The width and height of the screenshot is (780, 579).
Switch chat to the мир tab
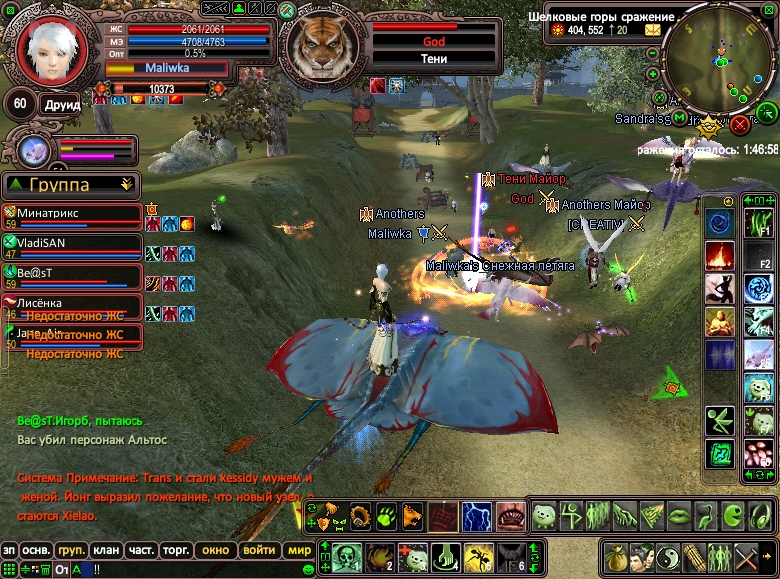coord(299,550)
